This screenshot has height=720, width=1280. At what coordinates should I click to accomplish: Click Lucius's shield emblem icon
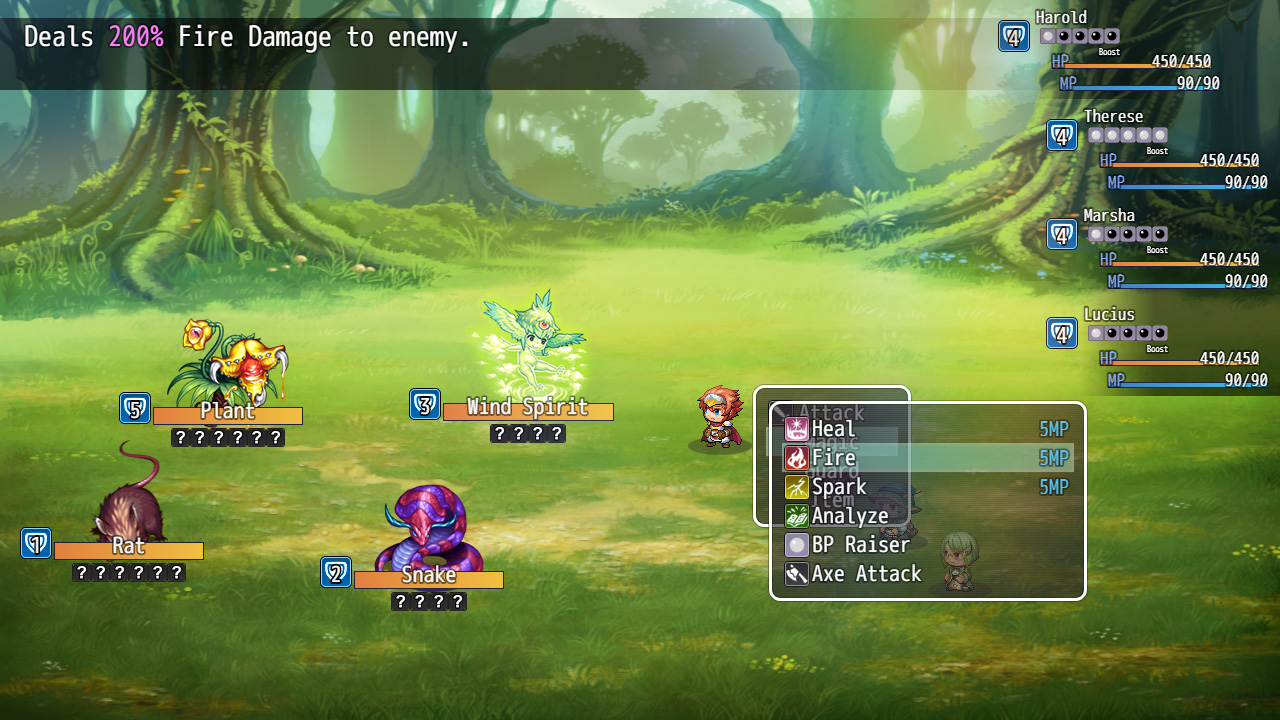(x=1062, y=332)
